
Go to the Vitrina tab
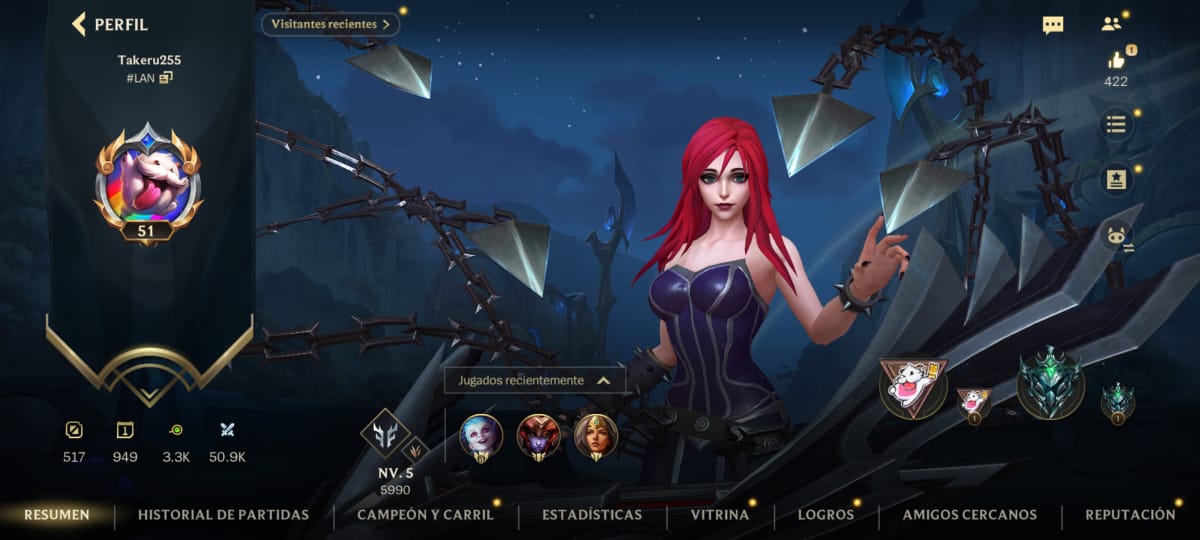coord(719,515)
